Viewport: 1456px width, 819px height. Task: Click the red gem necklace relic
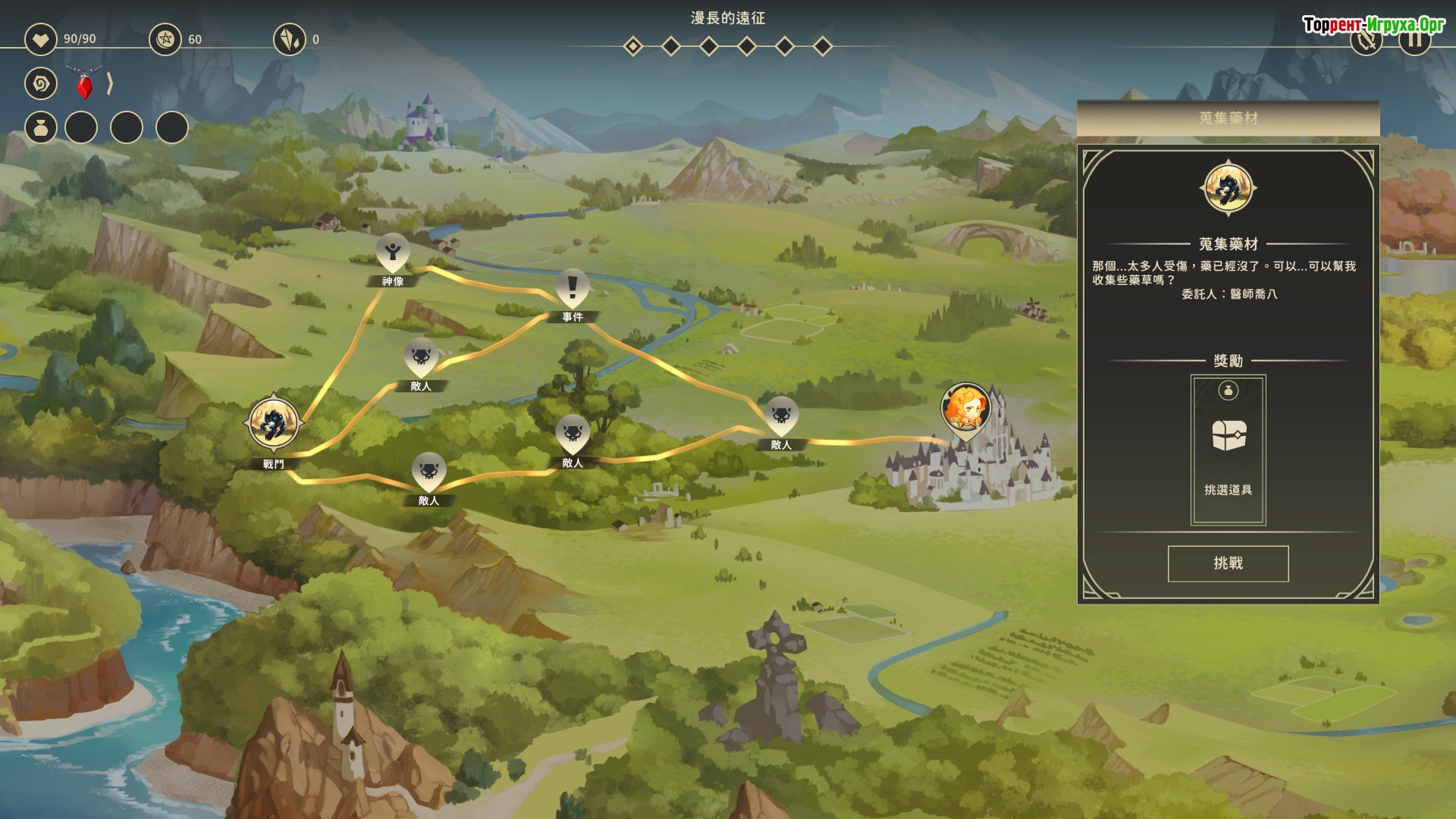[x=84, y=83]
